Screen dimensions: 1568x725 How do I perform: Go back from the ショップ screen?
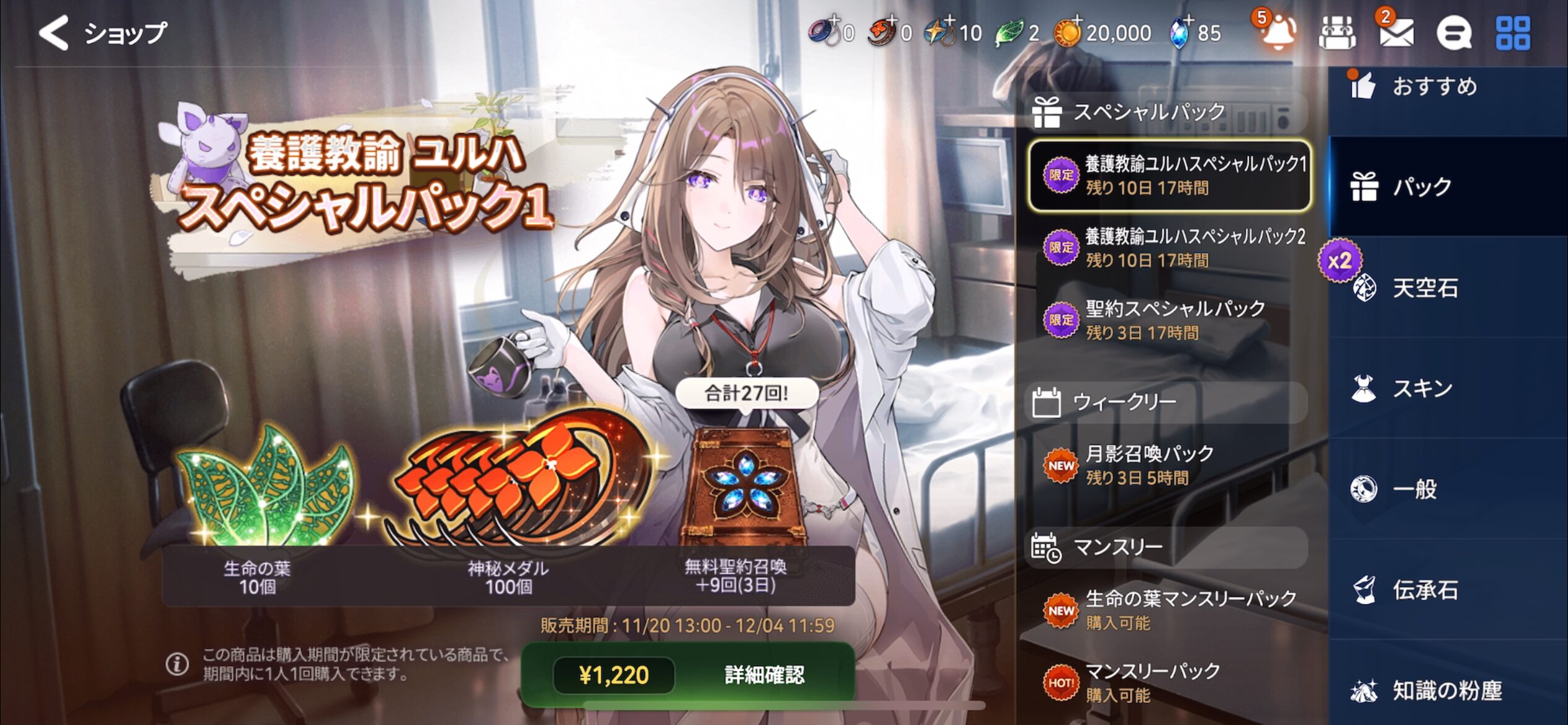pos(54,32)
